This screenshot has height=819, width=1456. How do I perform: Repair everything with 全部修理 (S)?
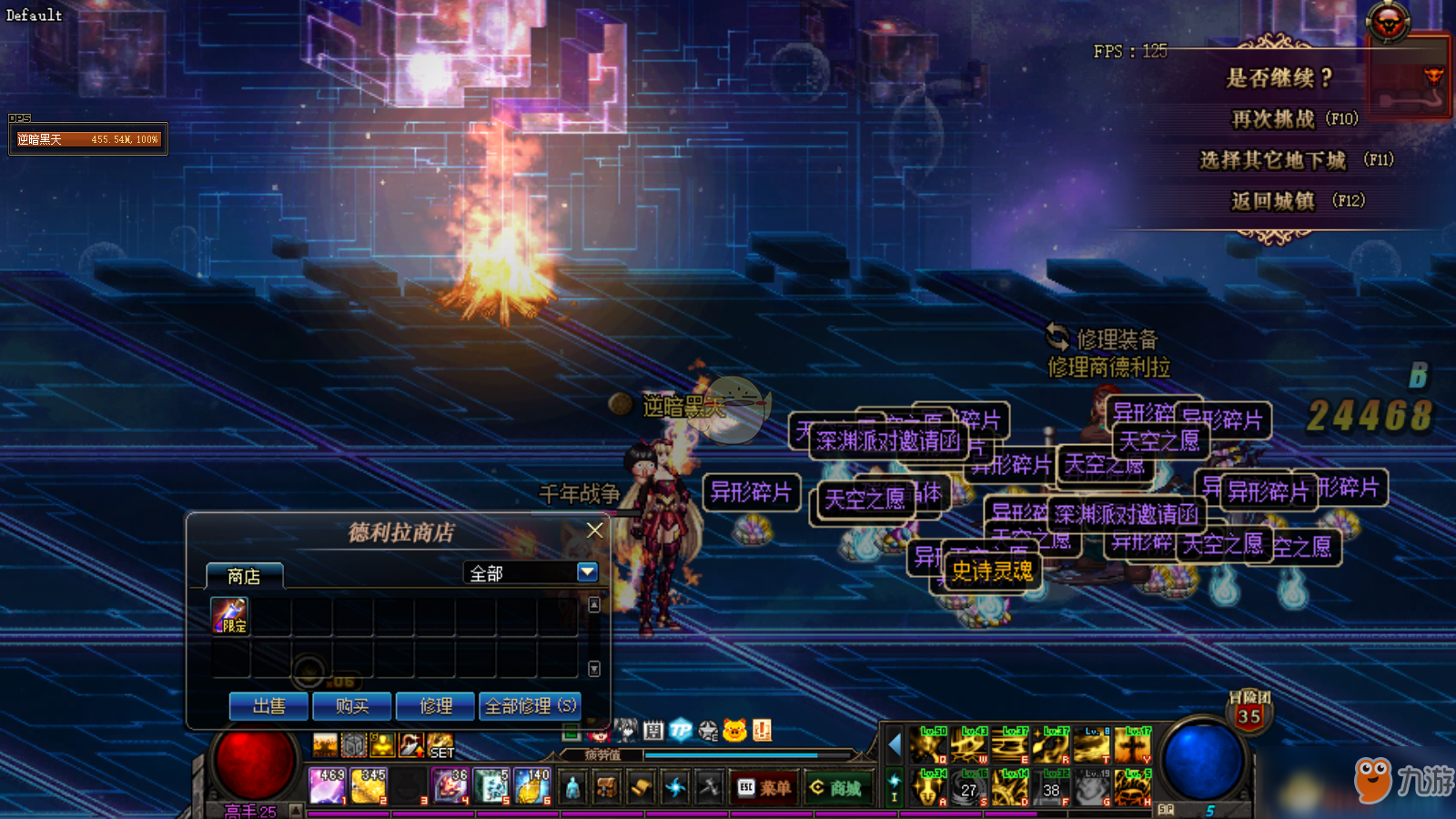(x=530, y=706)
